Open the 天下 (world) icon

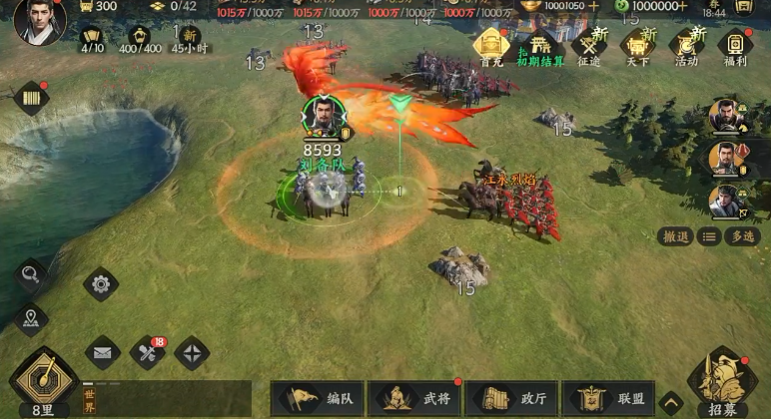637,45
